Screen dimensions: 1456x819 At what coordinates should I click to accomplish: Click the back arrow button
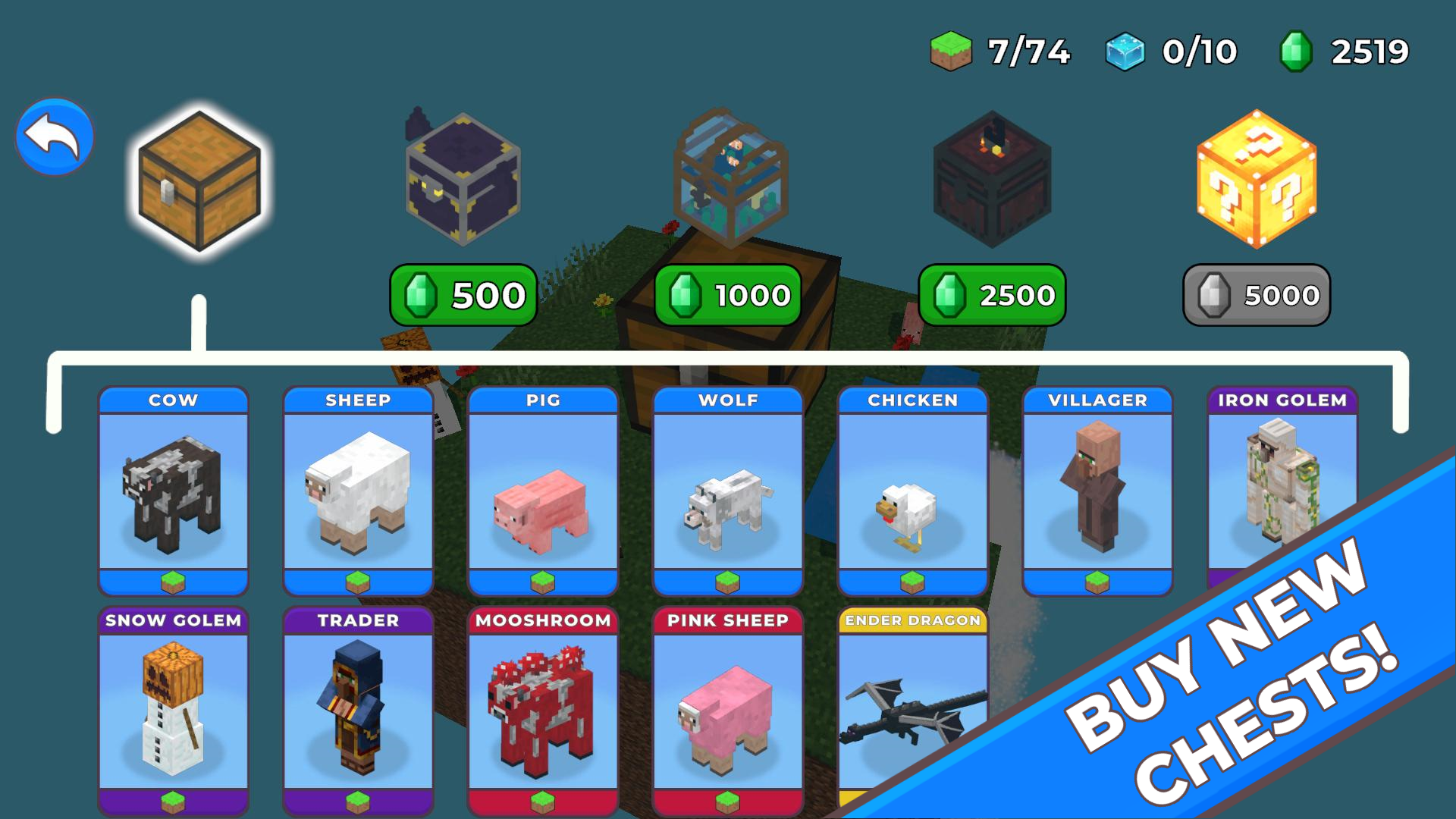[53, 135]
